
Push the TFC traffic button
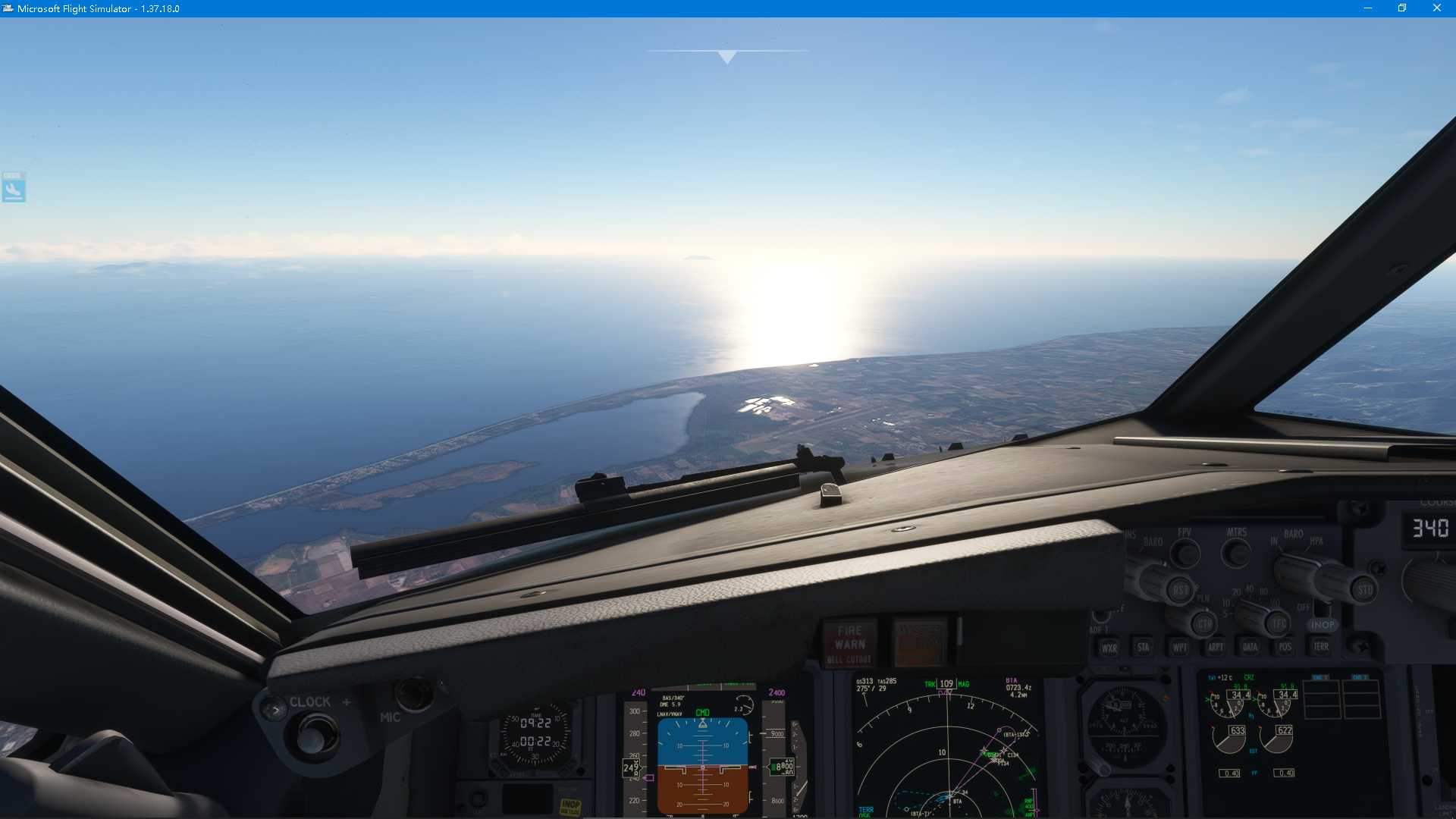(1279, 624)
